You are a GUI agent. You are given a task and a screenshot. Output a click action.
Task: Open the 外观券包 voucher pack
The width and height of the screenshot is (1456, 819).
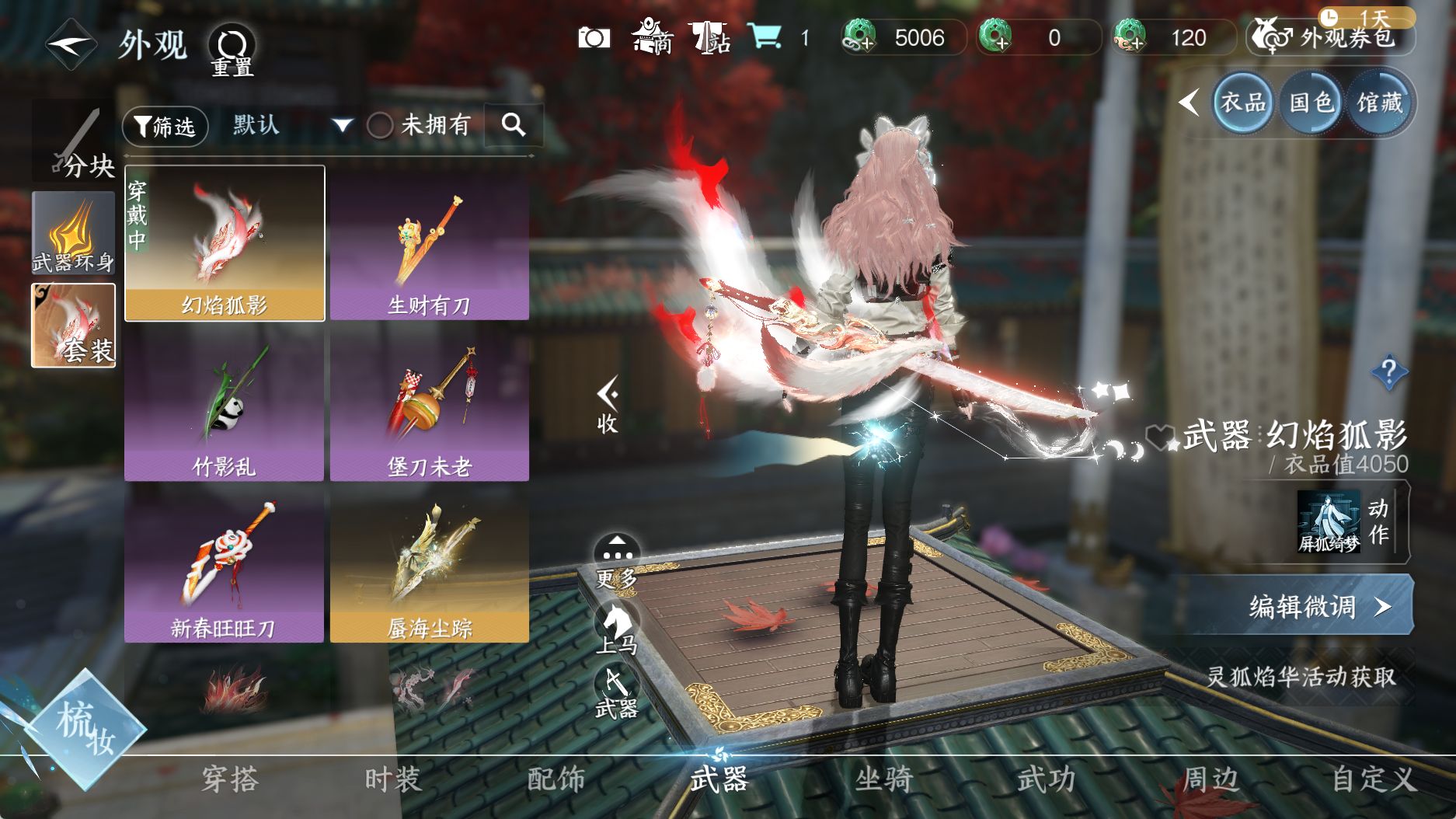pos(1331,37)
